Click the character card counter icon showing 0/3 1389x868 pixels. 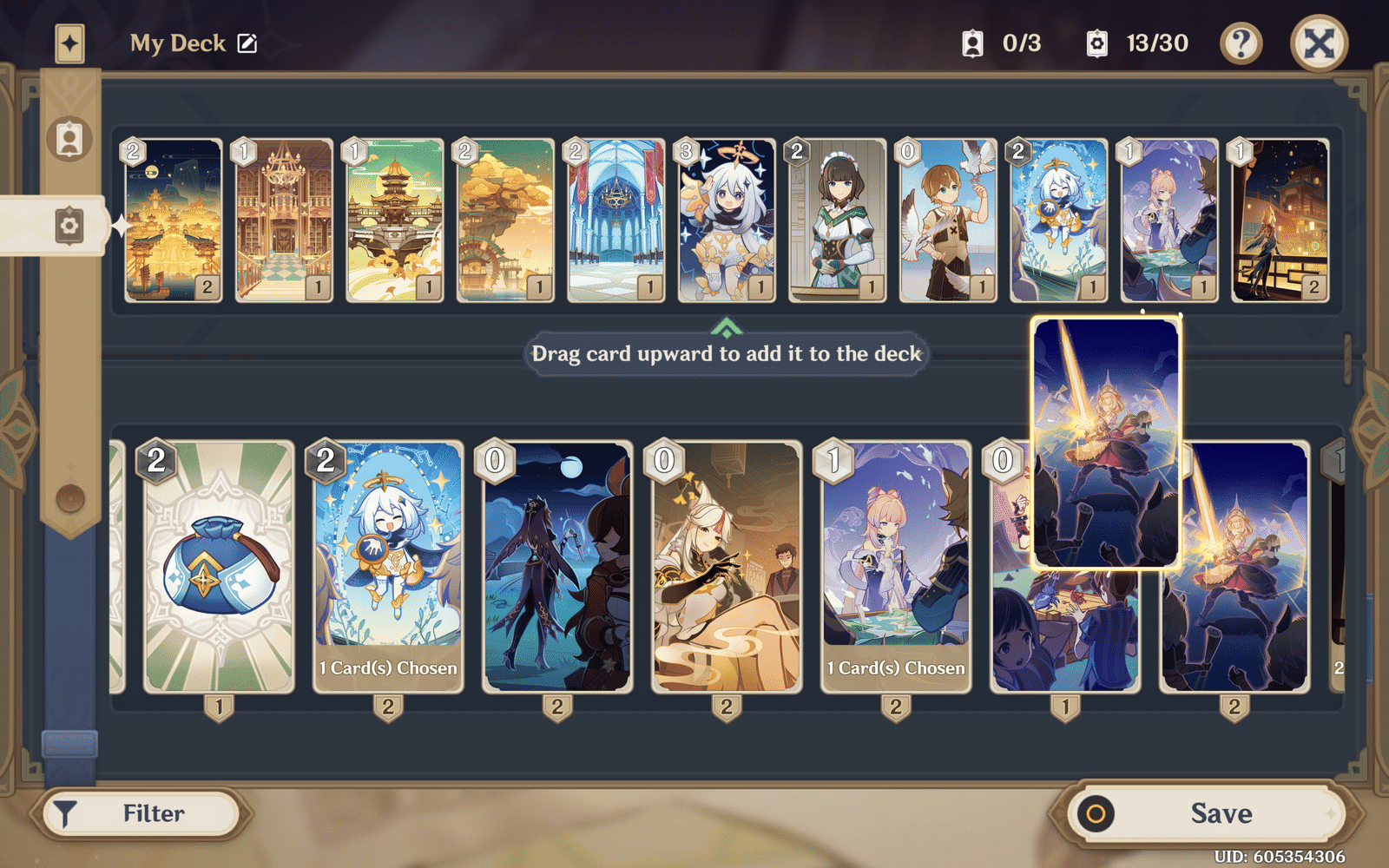[x=975, y=42]
